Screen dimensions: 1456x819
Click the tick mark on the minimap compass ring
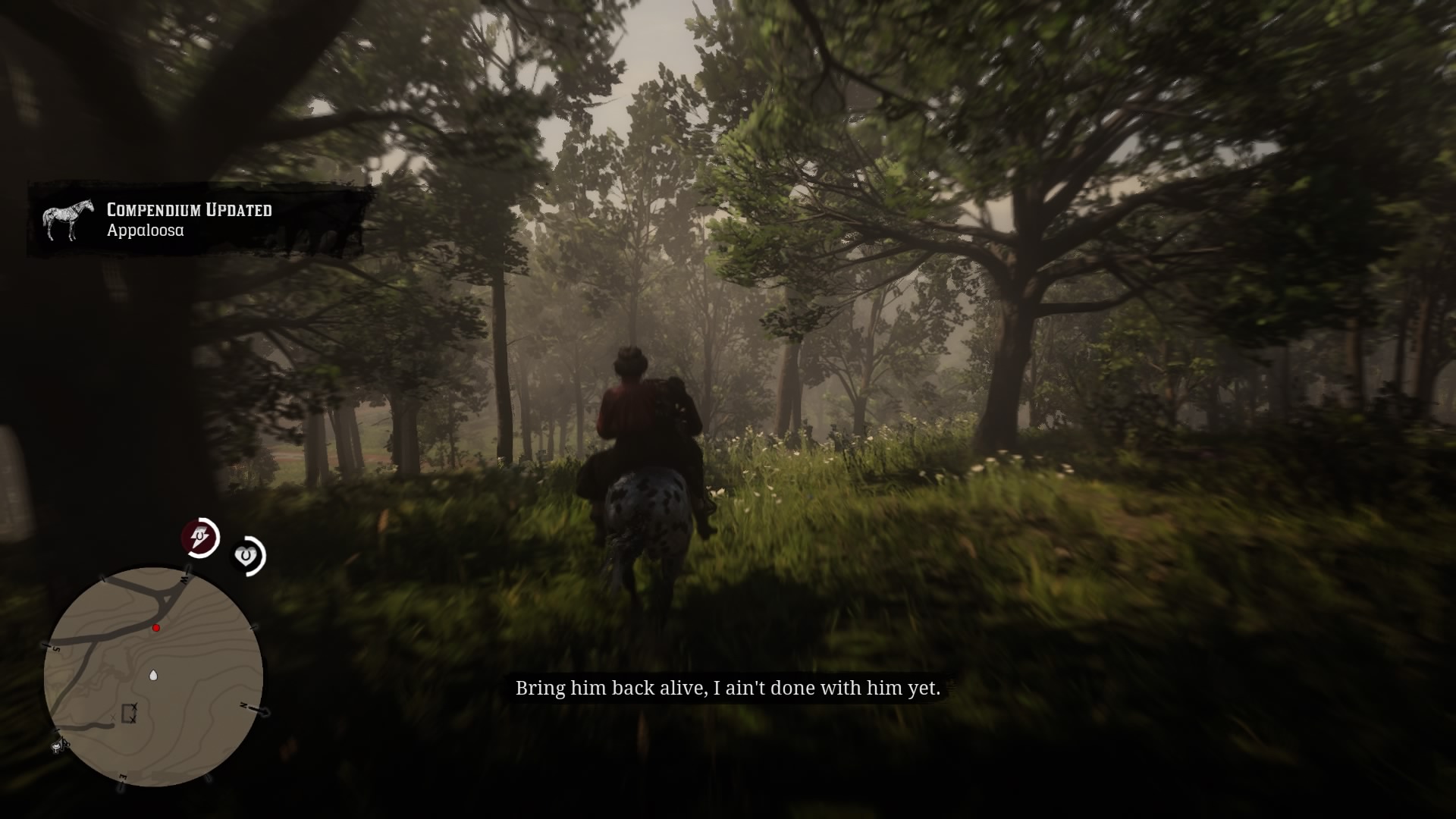[x=253, y=628]
